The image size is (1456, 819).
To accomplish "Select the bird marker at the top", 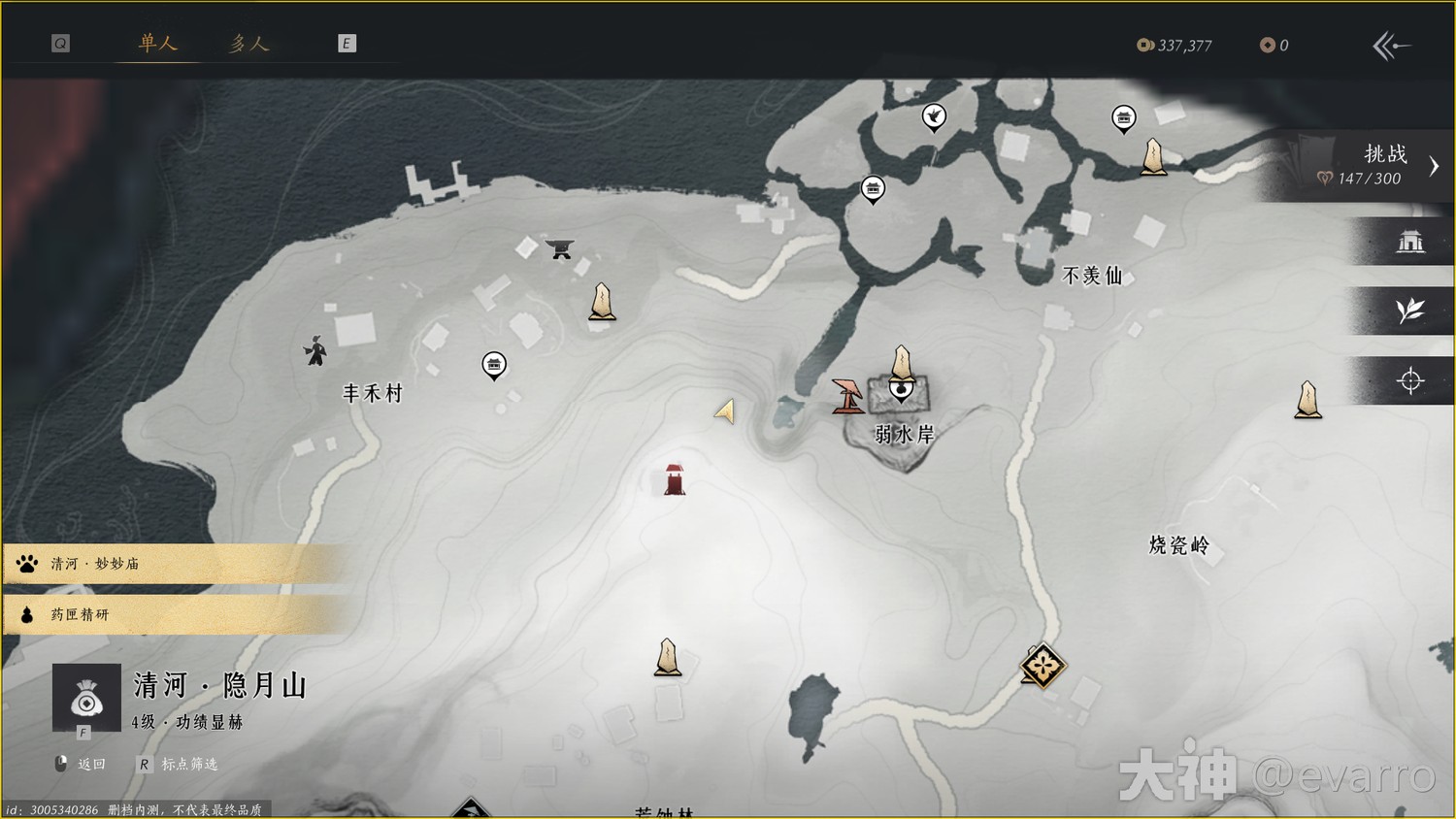I will click(x=934, y=116).
